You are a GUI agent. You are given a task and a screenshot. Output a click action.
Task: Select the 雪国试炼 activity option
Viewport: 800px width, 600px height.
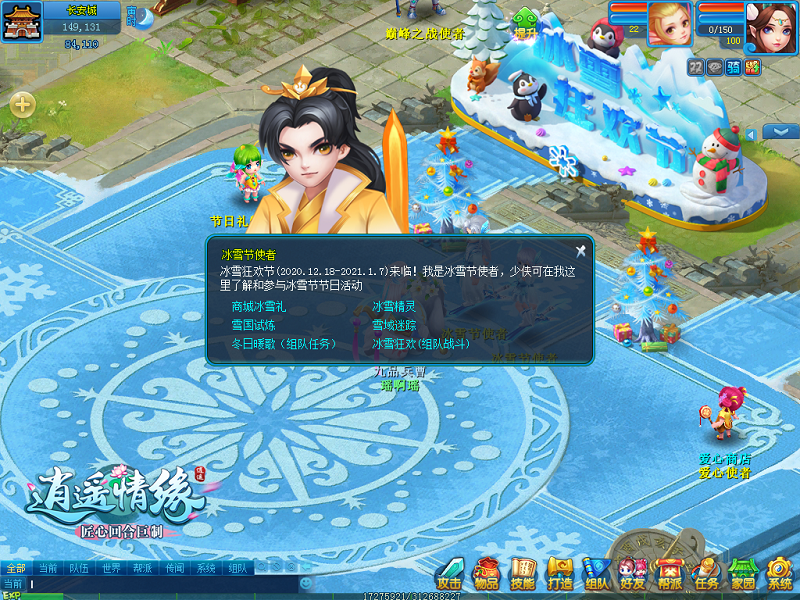[253, 325]
